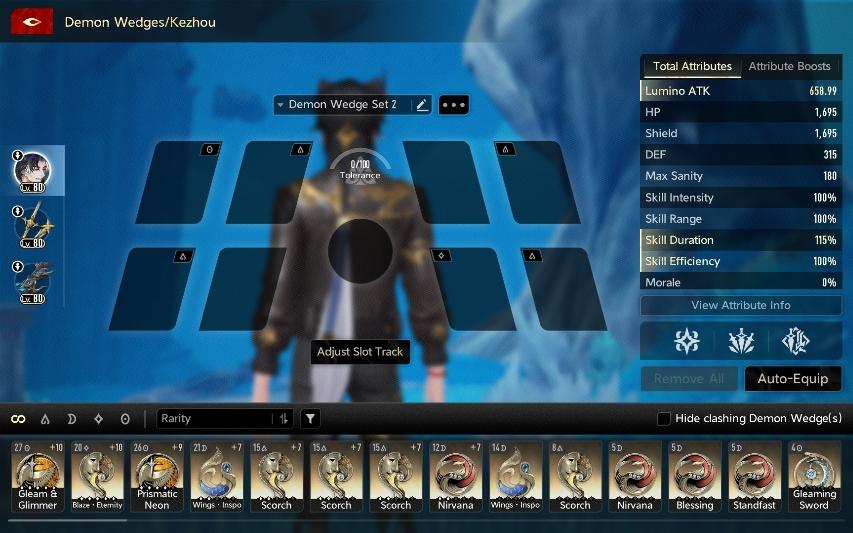
Task: Open the Rarity sort dropdown
Action: point(215,419)
